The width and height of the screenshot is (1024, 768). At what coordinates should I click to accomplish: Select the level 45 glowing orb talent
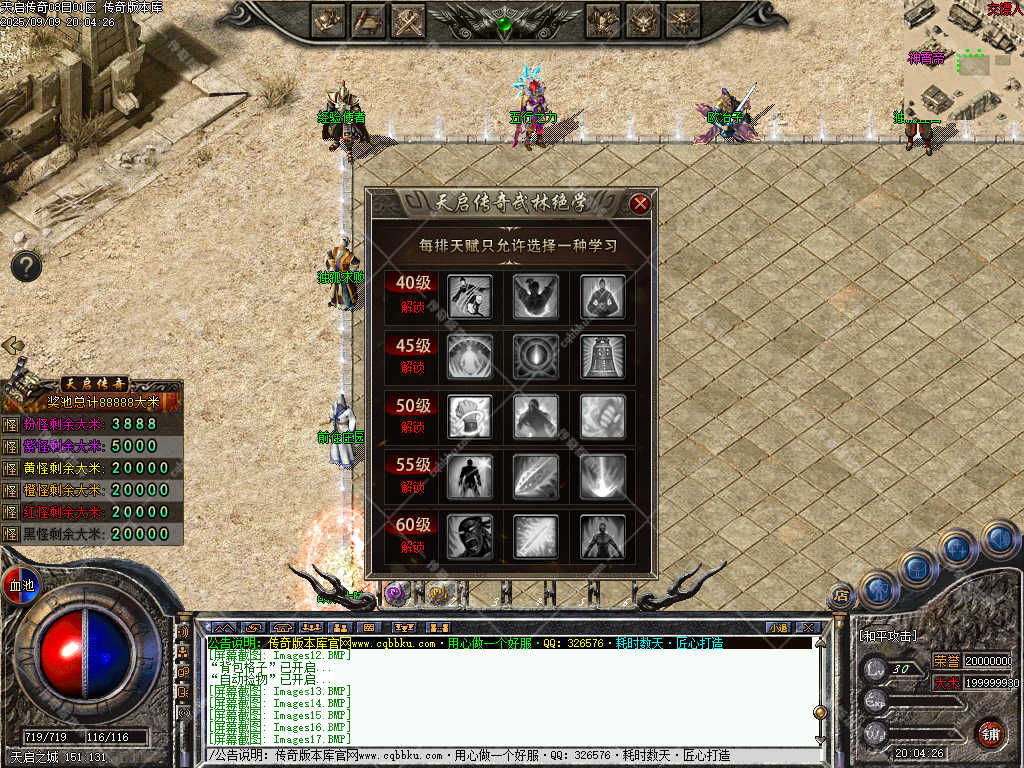[x=536, y=356]
